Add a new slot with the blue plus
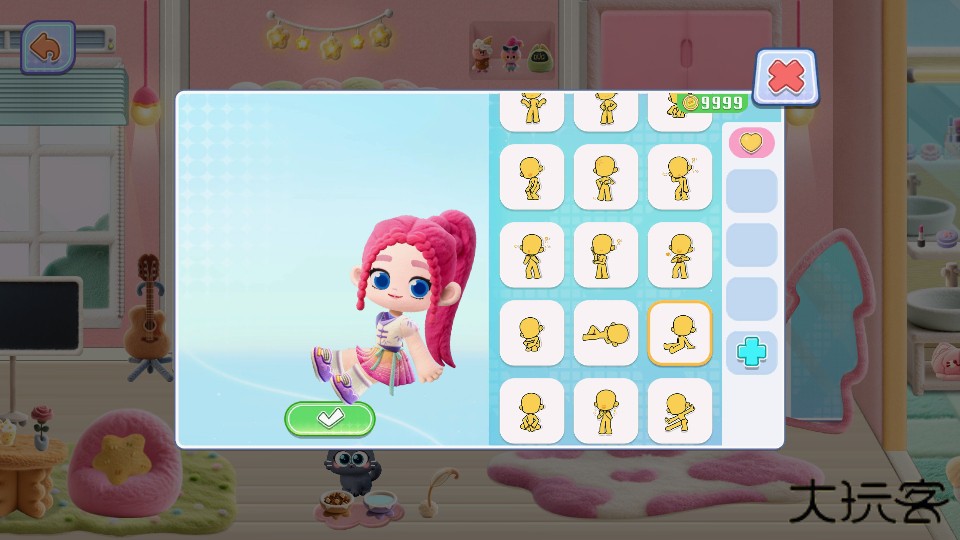 [751, 352]
